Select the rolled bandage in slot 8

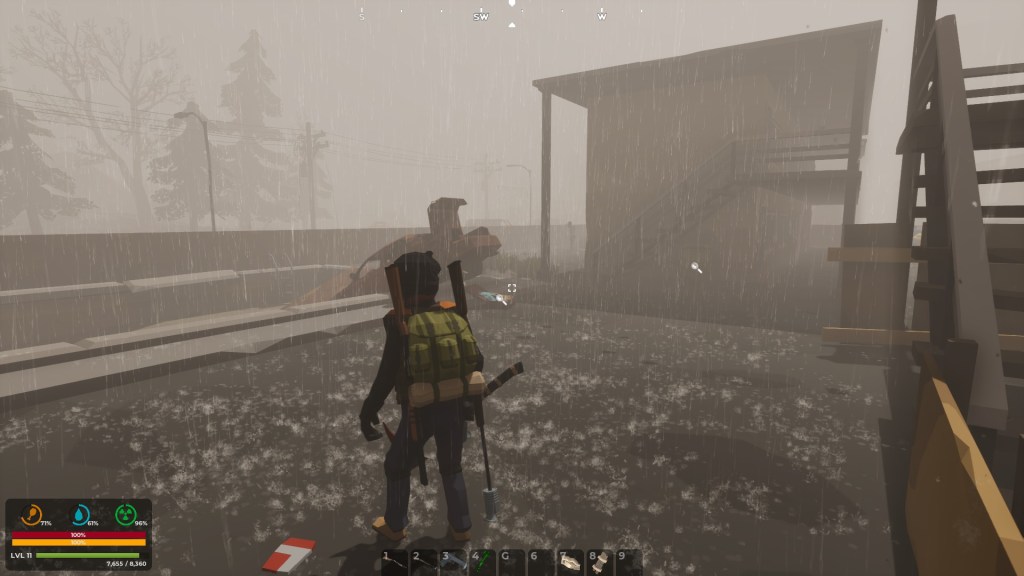pyautogui.click(x=598, y=561)
